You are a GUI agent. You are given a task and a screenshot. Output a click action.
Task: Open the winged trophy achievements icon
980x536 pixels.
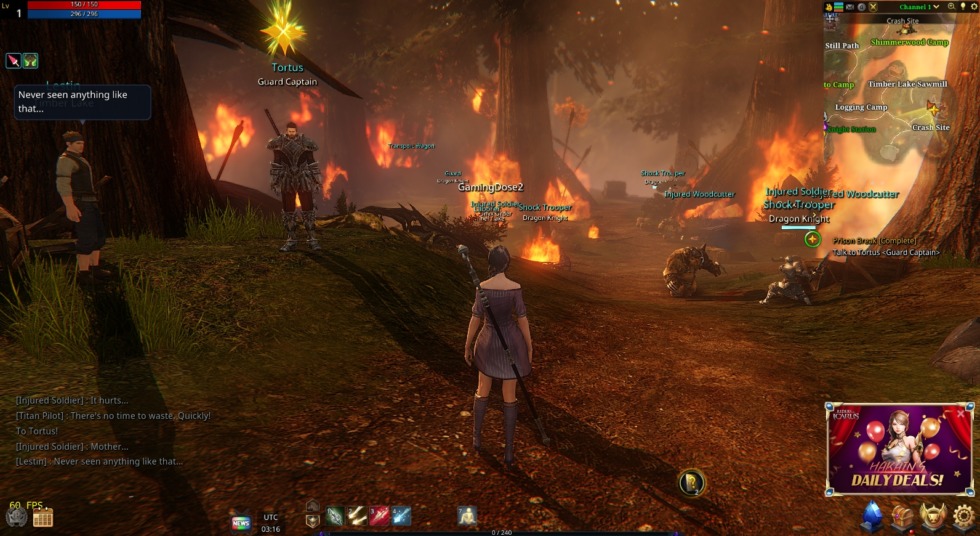coord(933,516)
